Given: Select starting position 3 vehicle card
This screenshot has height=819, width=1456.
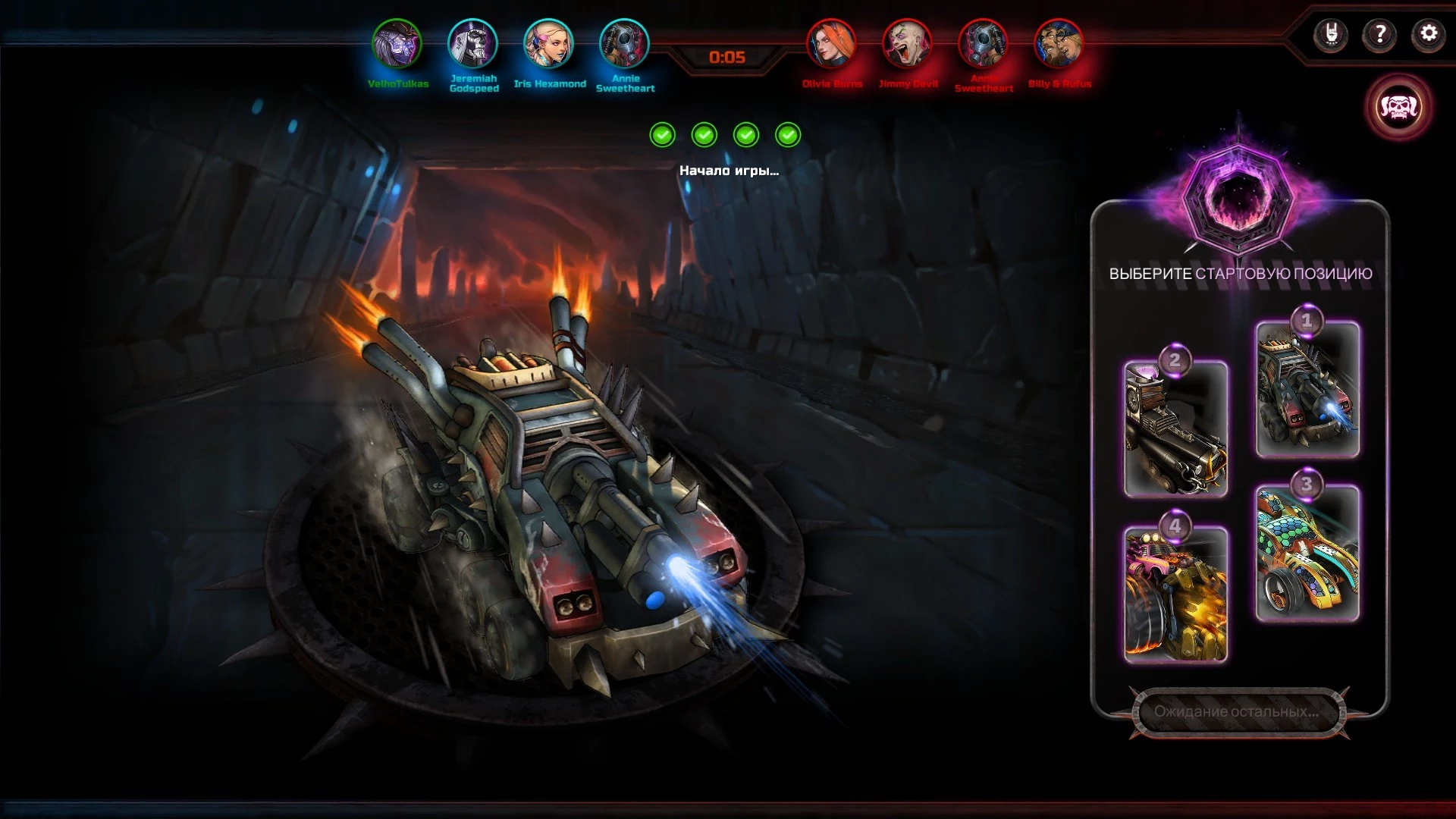Looking at the screenshot, I should pyautogui.click(x=1307, y=554).
